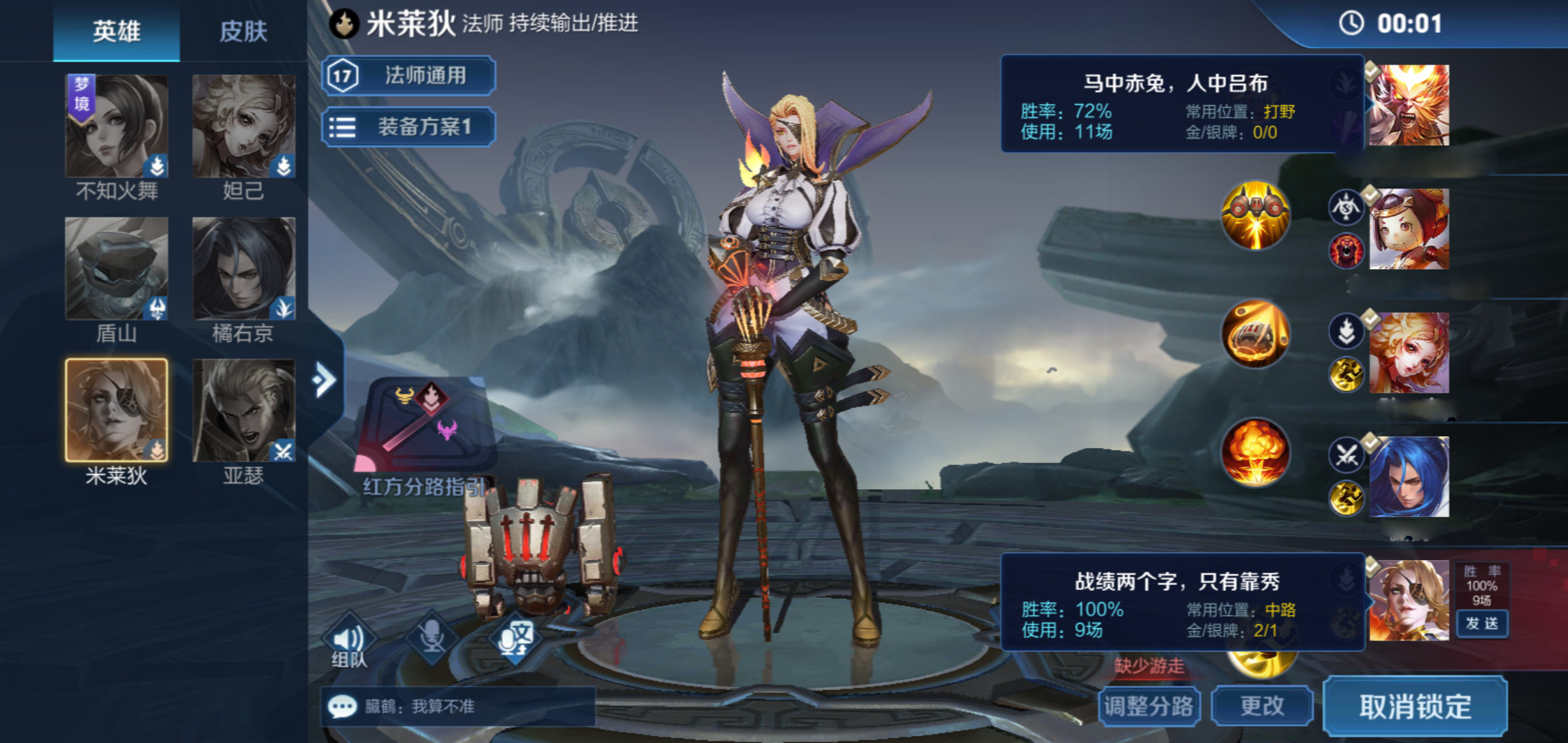This screenshot has width=1568, height=743.
Task: Open the 装备方案1 equipment plan
Action: click(409, 127)
